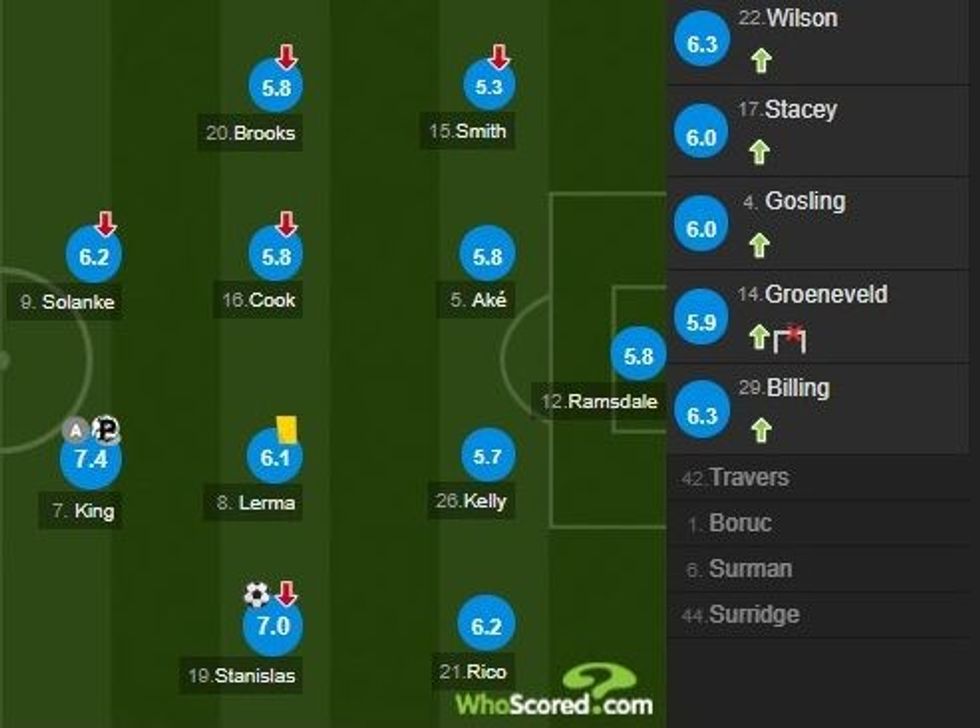Select Lerma's 6.1 rating circle
This screenshot has width=980, height=728.
click(275, 457)
